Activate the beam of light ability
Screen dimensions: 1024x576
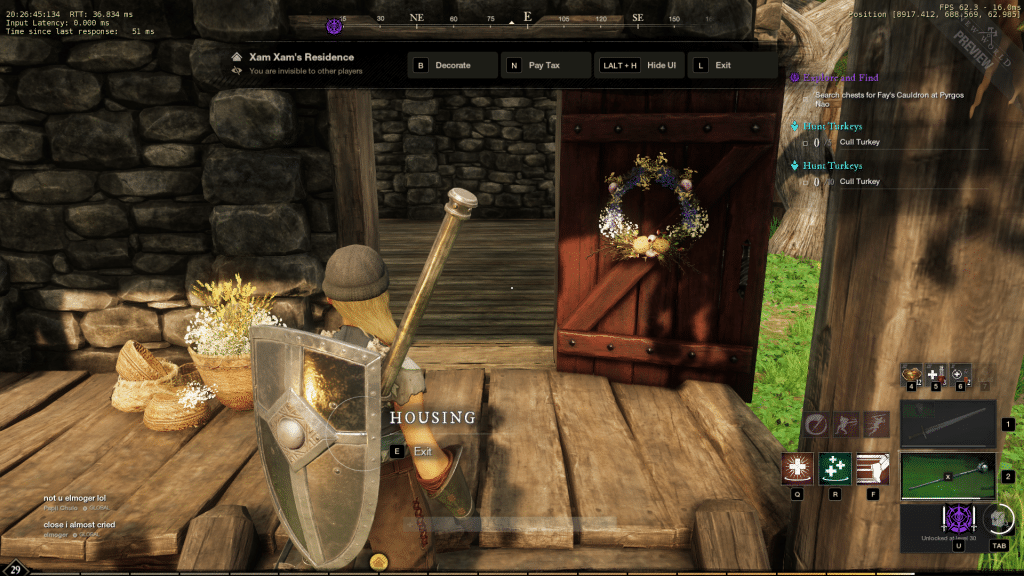(872, 469)
